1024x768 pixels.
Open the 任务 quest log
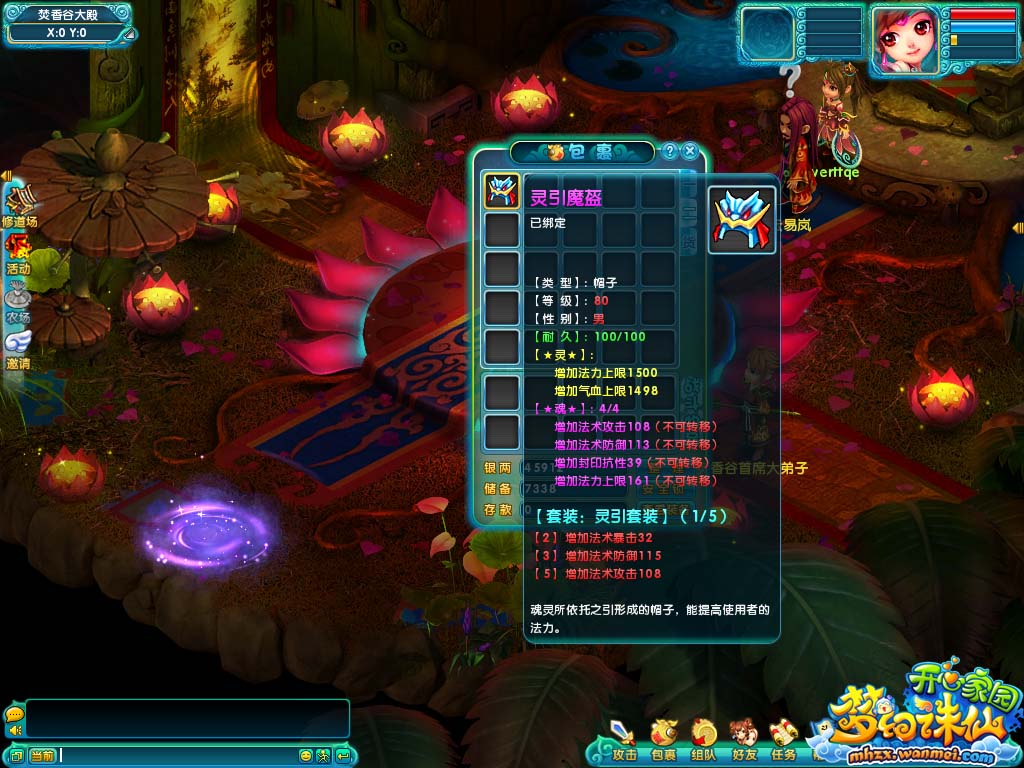coord(783,739)
